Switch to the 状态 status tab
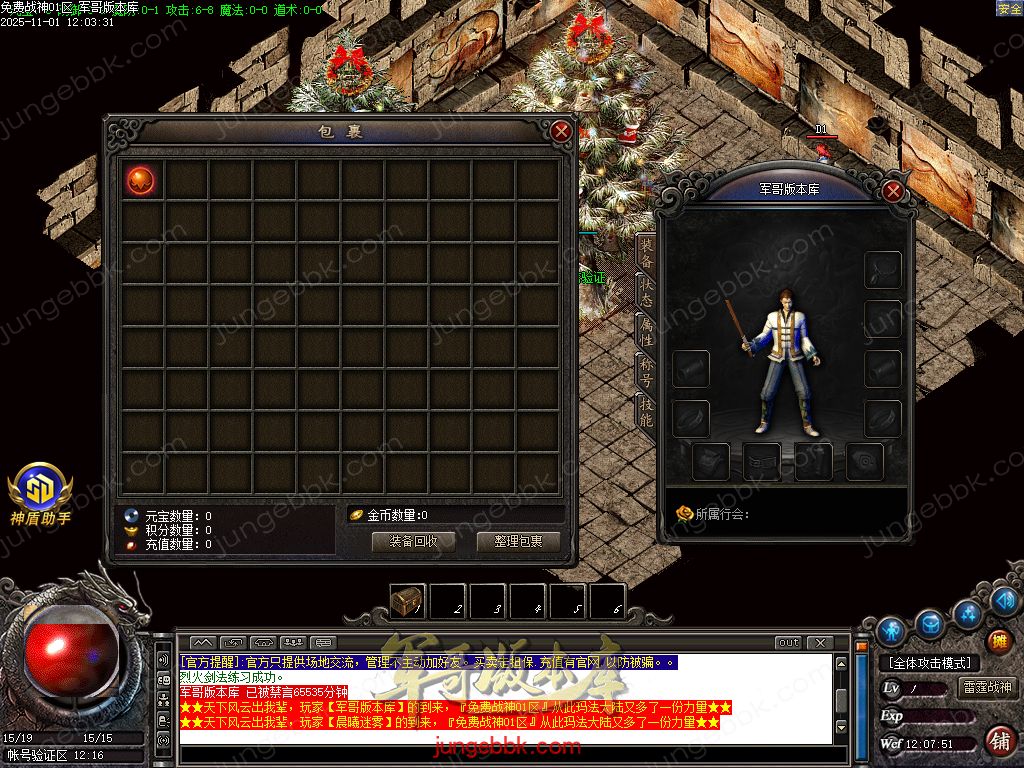1024x768 pixels. (646, 292)
